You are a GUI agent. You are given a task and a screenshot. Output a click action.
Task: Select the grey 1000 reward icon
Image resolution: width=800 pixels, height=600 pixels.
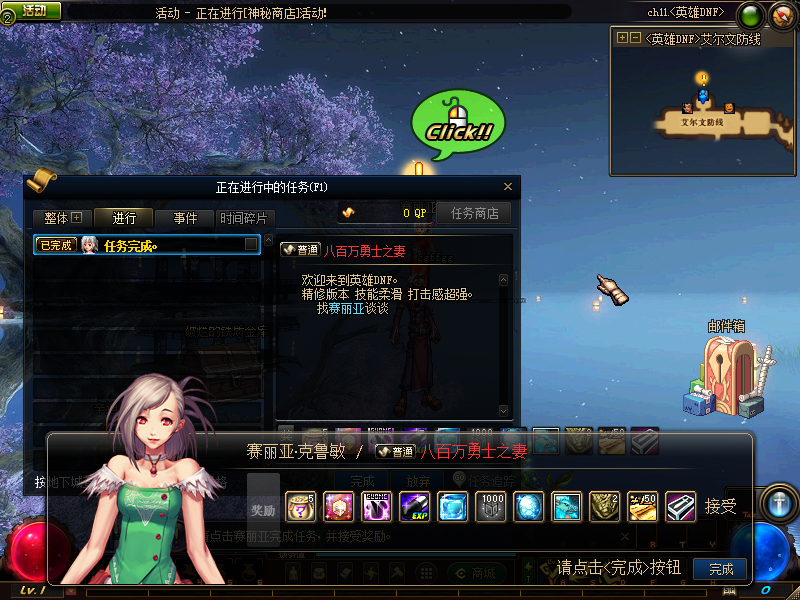(490, 507)
